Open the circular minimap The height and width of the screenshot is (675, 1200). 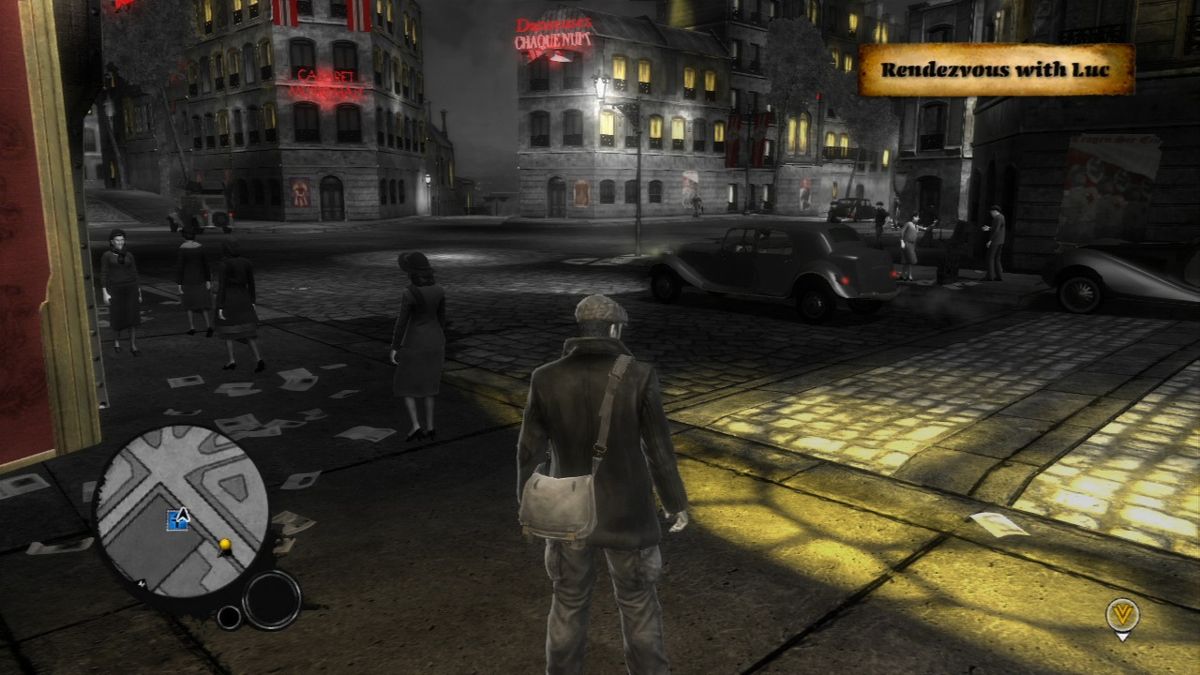(x=182, y=511)
